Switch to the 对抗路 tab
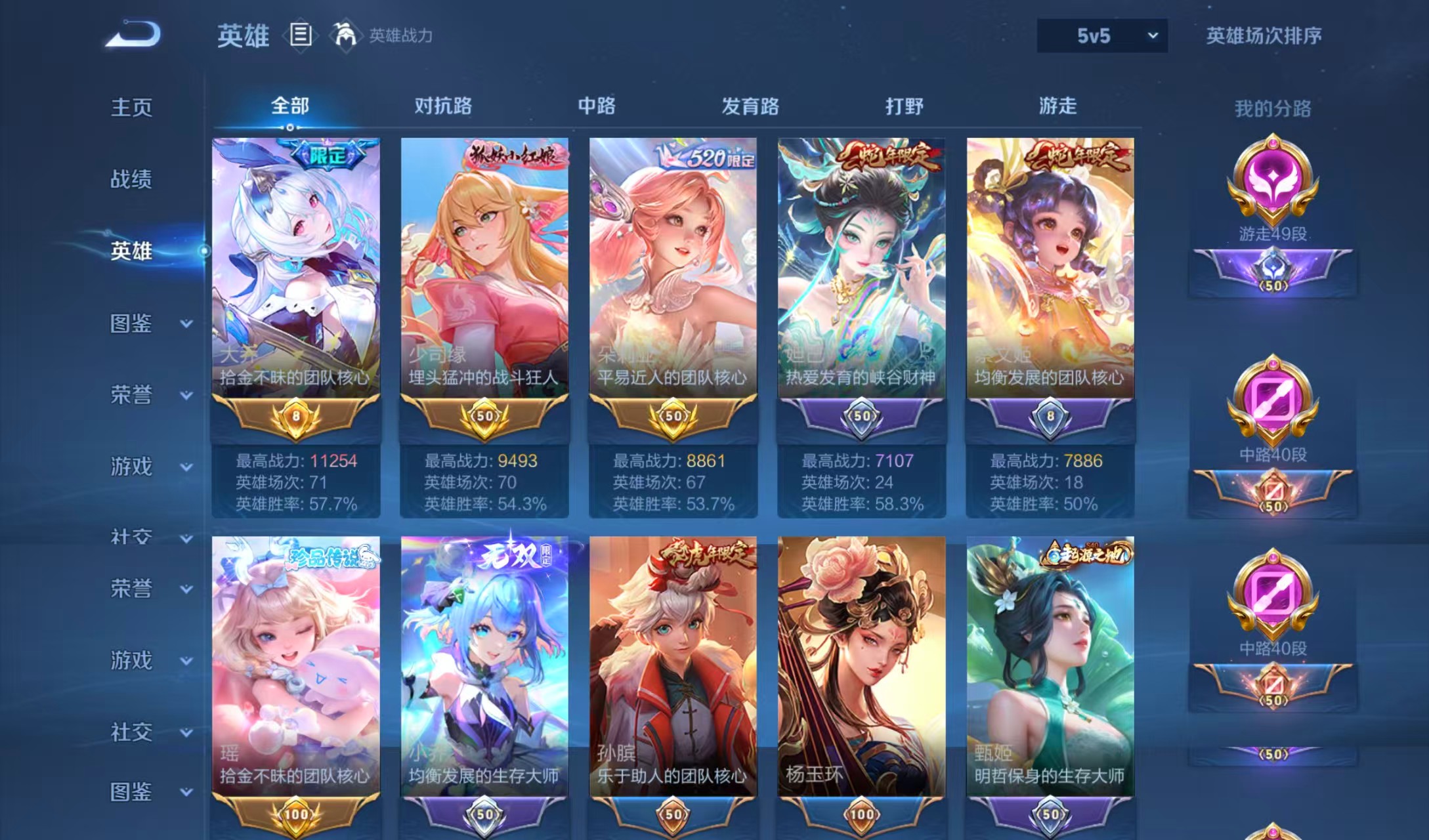This screenshot has height=840, width=1429. tap(443, 106)
